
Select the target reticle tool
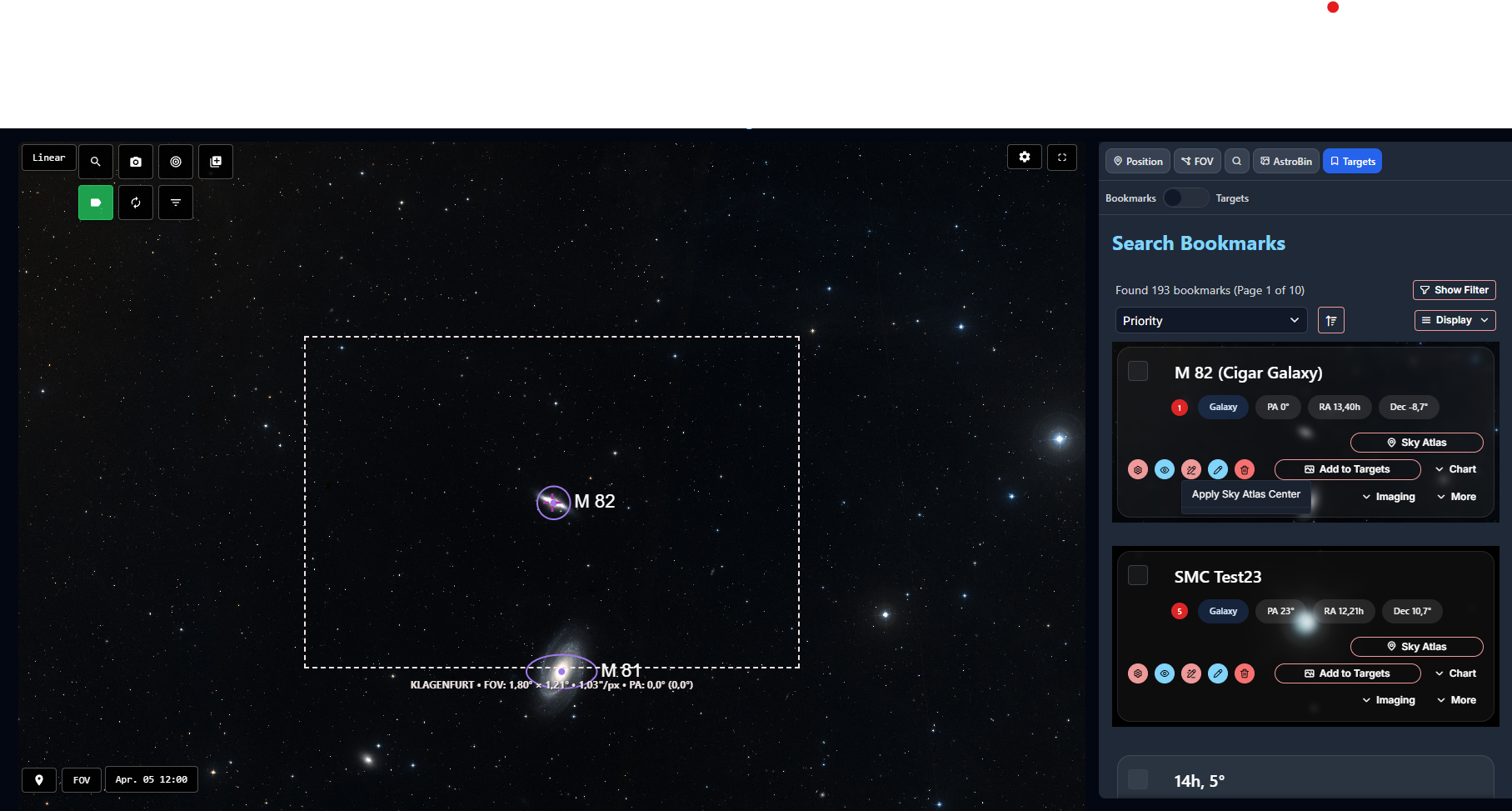(176, 162)
